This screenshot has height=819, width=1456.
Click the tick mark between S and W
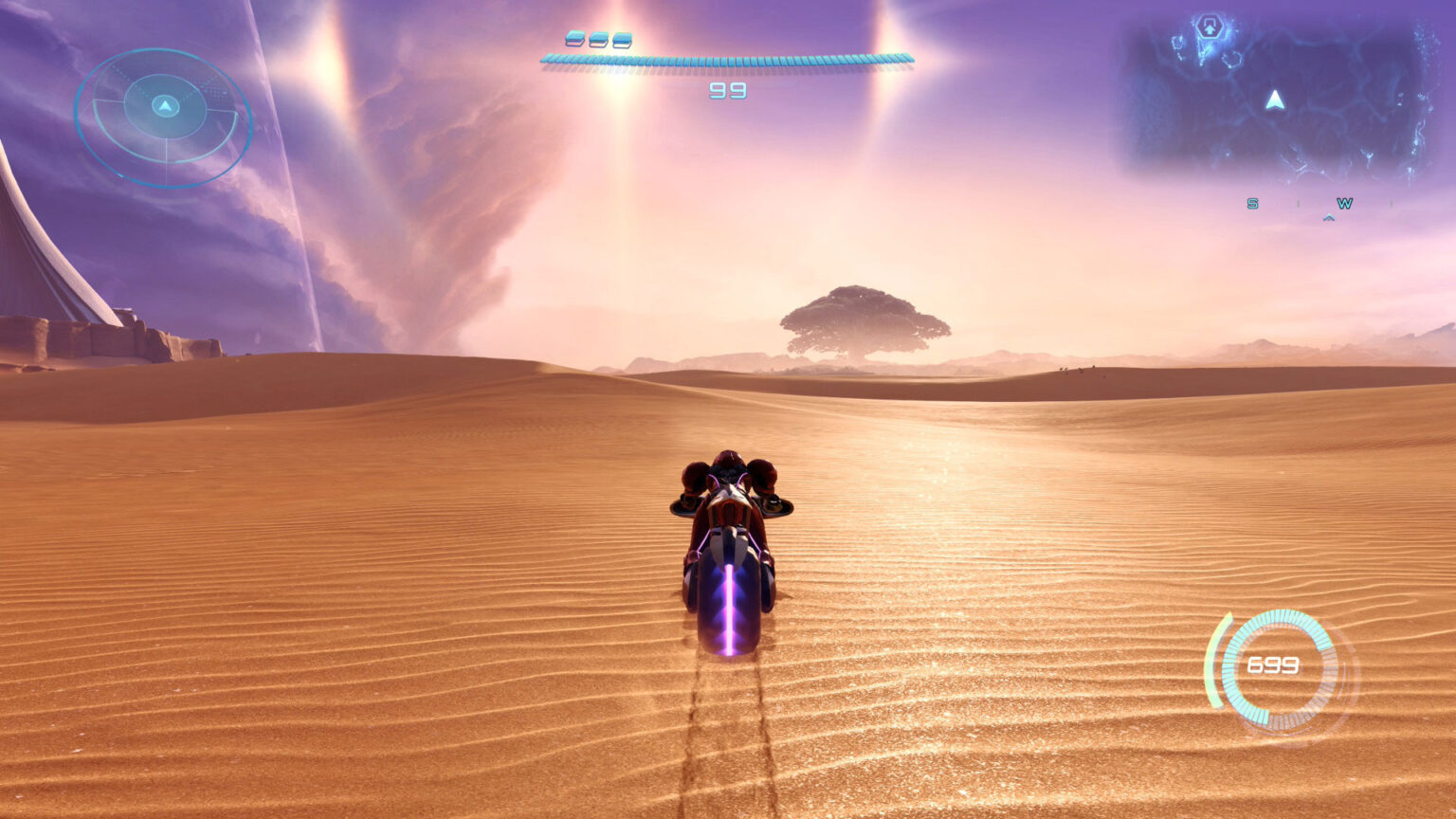tap(1297, 203)
